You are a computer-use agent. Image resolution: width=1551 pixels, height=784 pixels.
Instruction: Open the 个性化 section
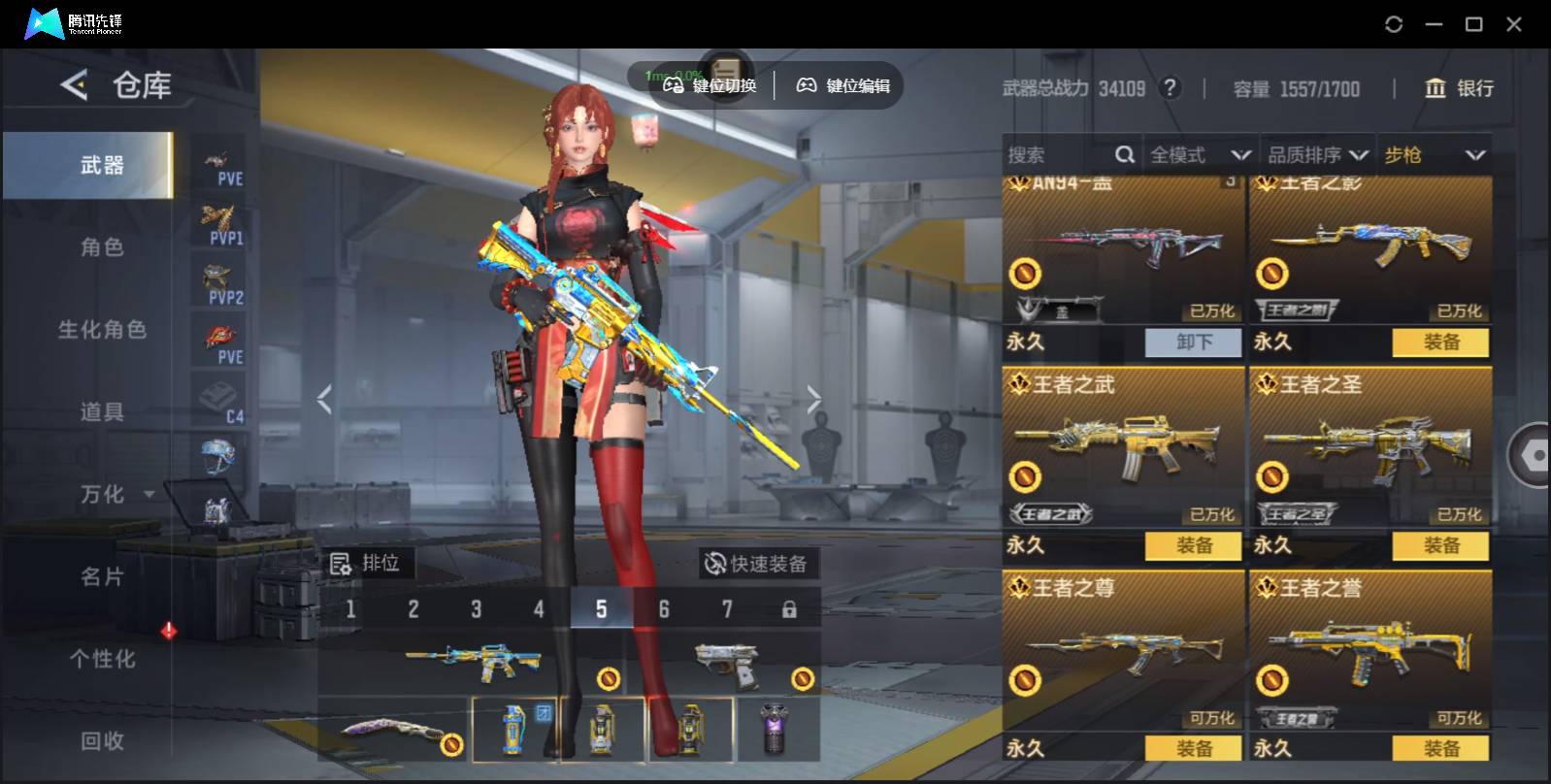click(x=102, y=659)
